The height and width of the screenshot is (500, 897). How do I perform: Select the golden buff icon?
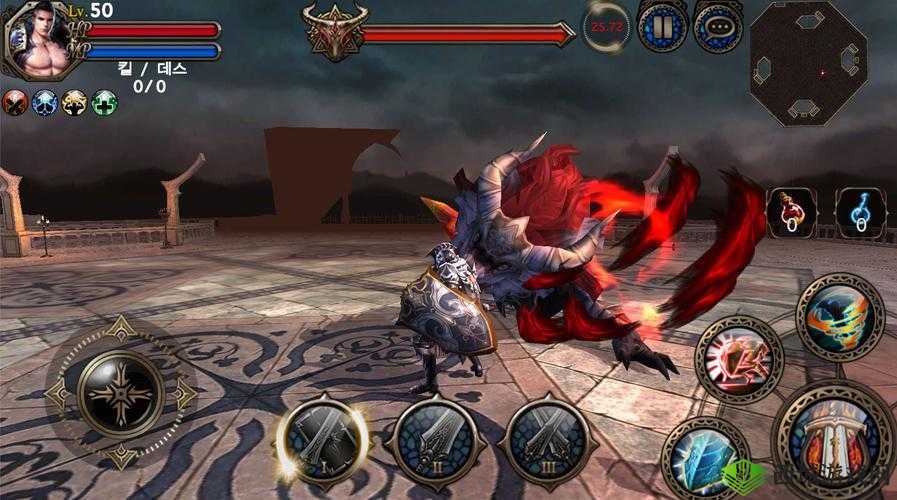point(75,102)
